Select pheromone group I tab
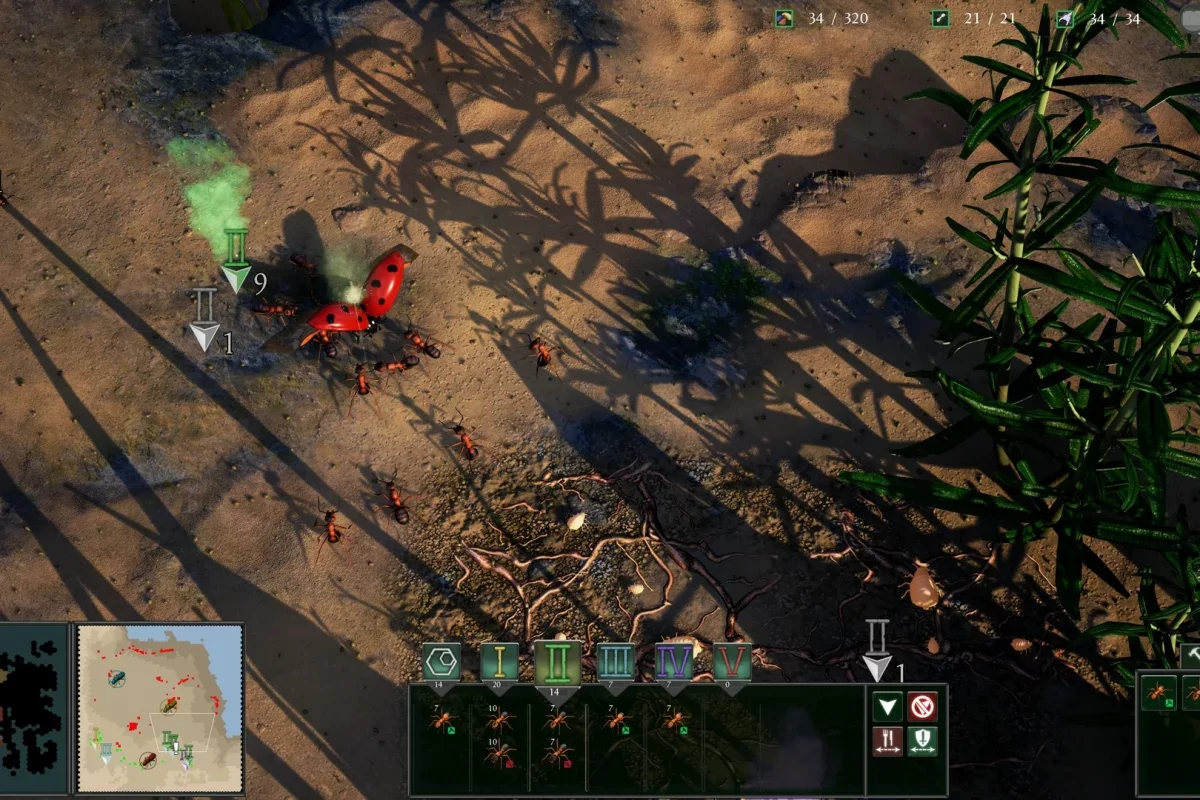 (499, 663)
